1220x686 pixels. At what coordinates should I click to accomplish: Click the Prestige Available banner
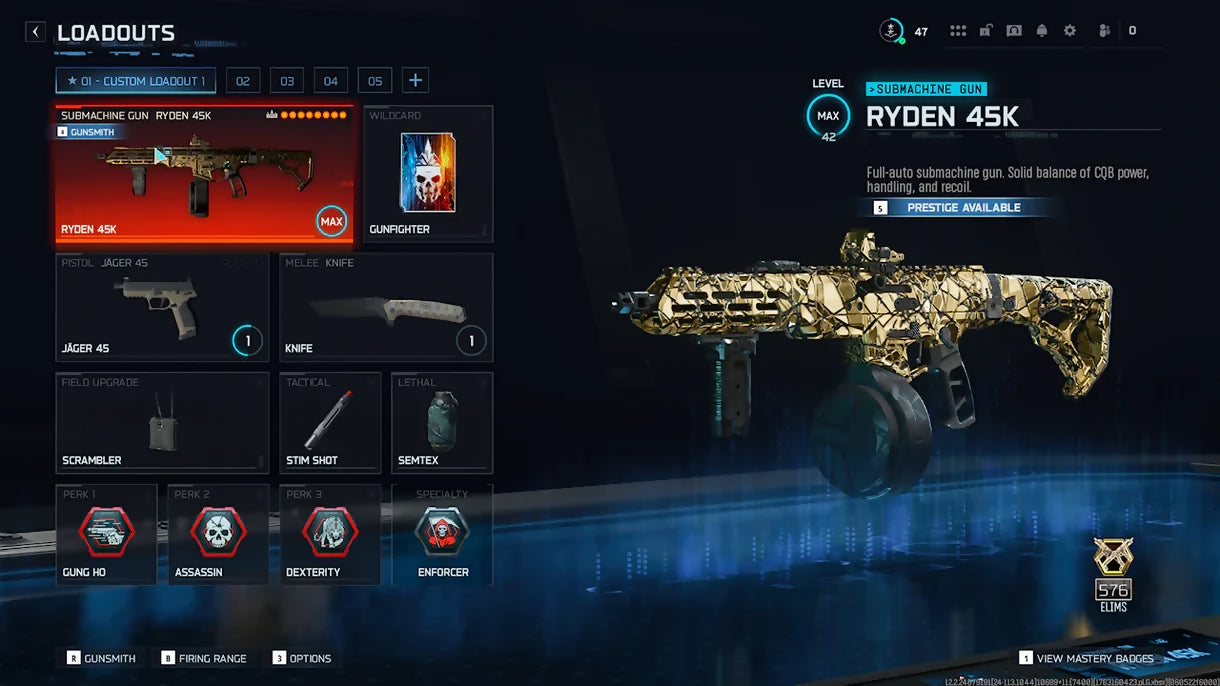(x=962, y=208)
